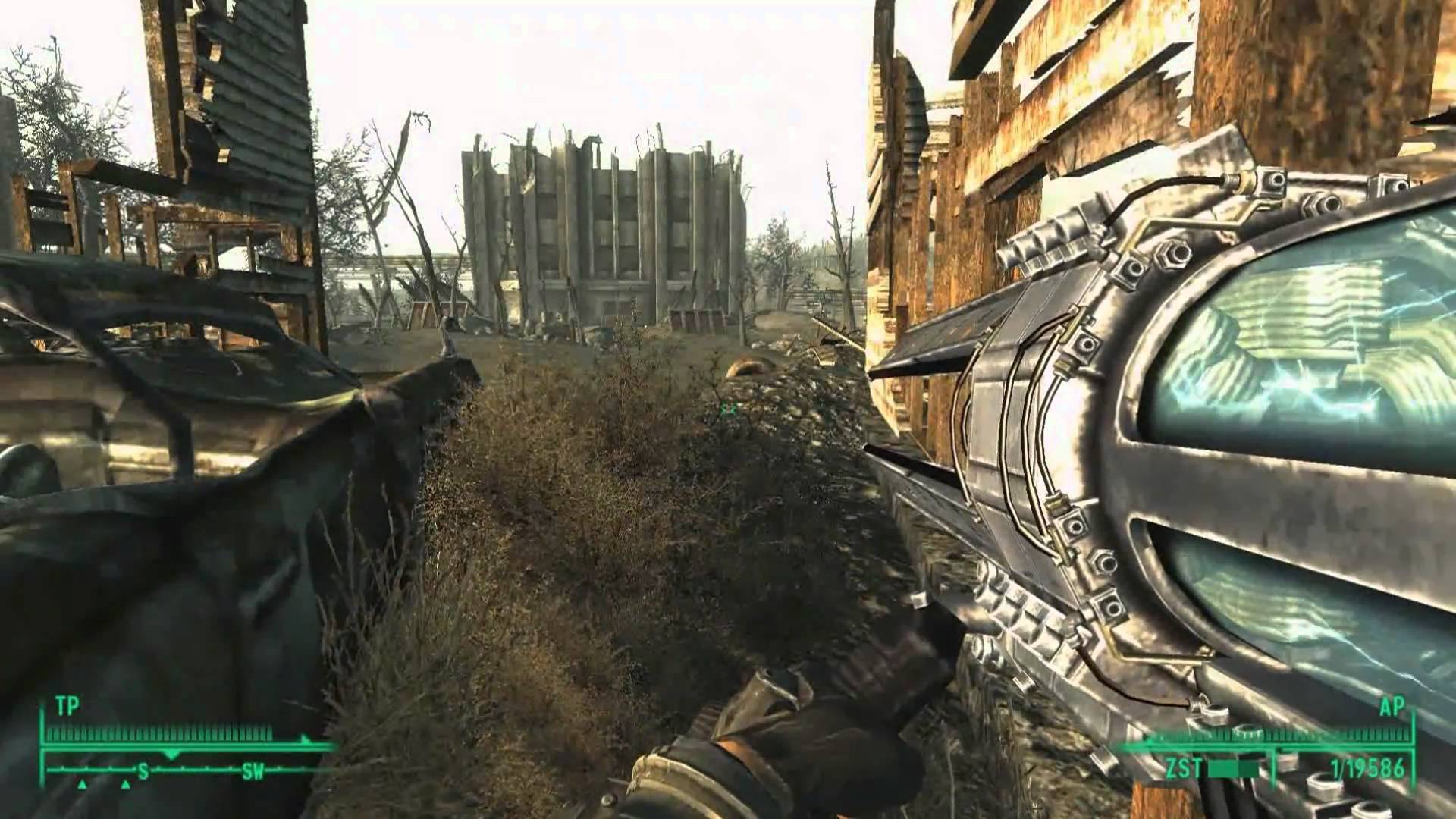Click the SW marker on the compass
The height and width of the screenshot is (819, 1456).
(254, 770)
